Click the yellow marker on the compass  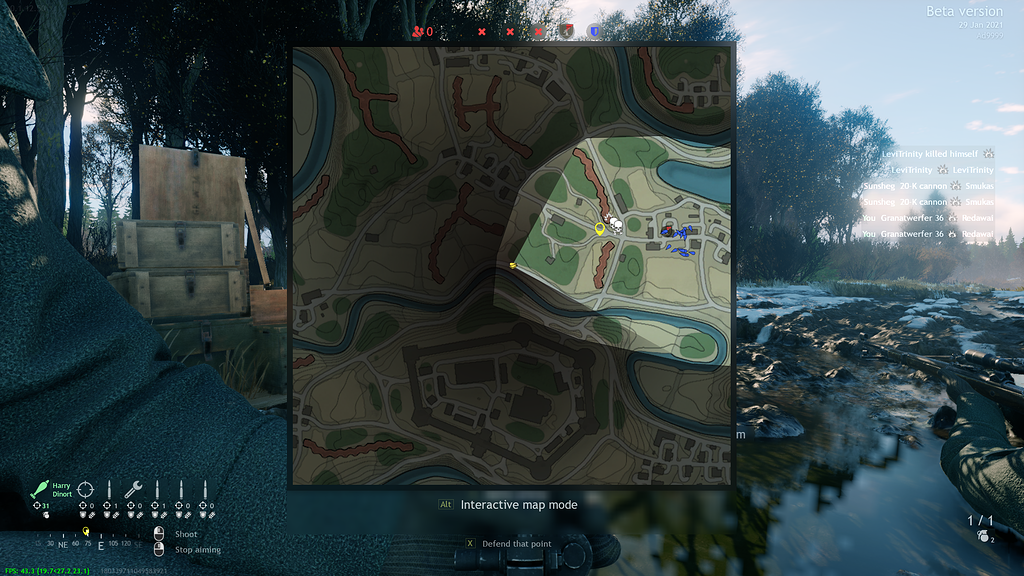coord(86,532)
